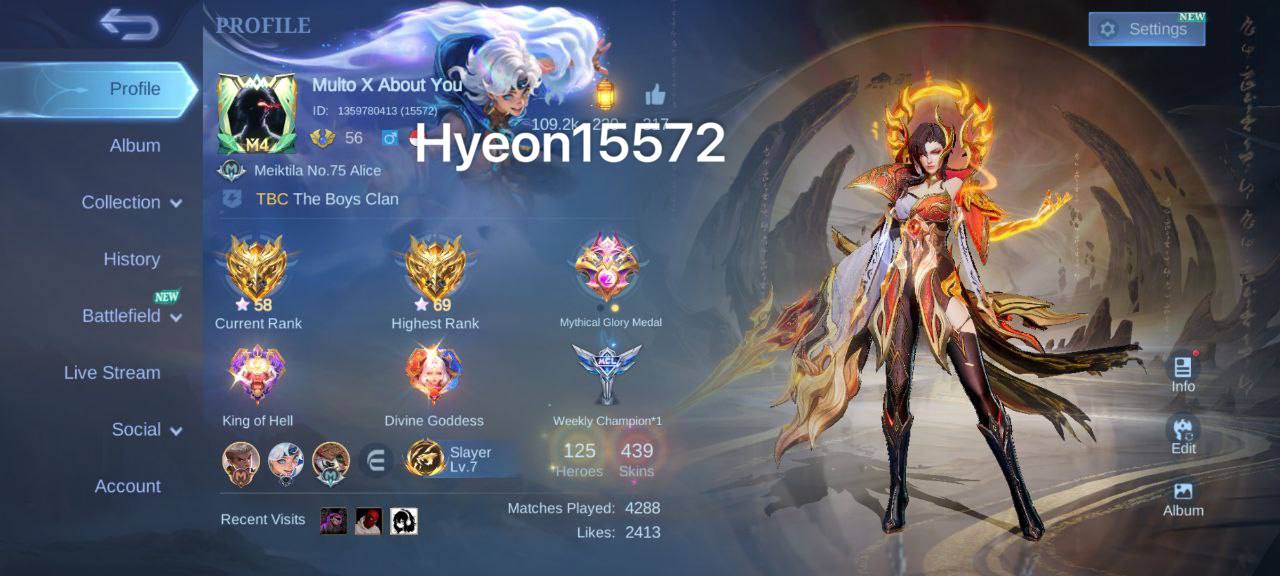Expand the Social menu
The height and width of the screenshot is (576, 1280).
click(146, 430)
